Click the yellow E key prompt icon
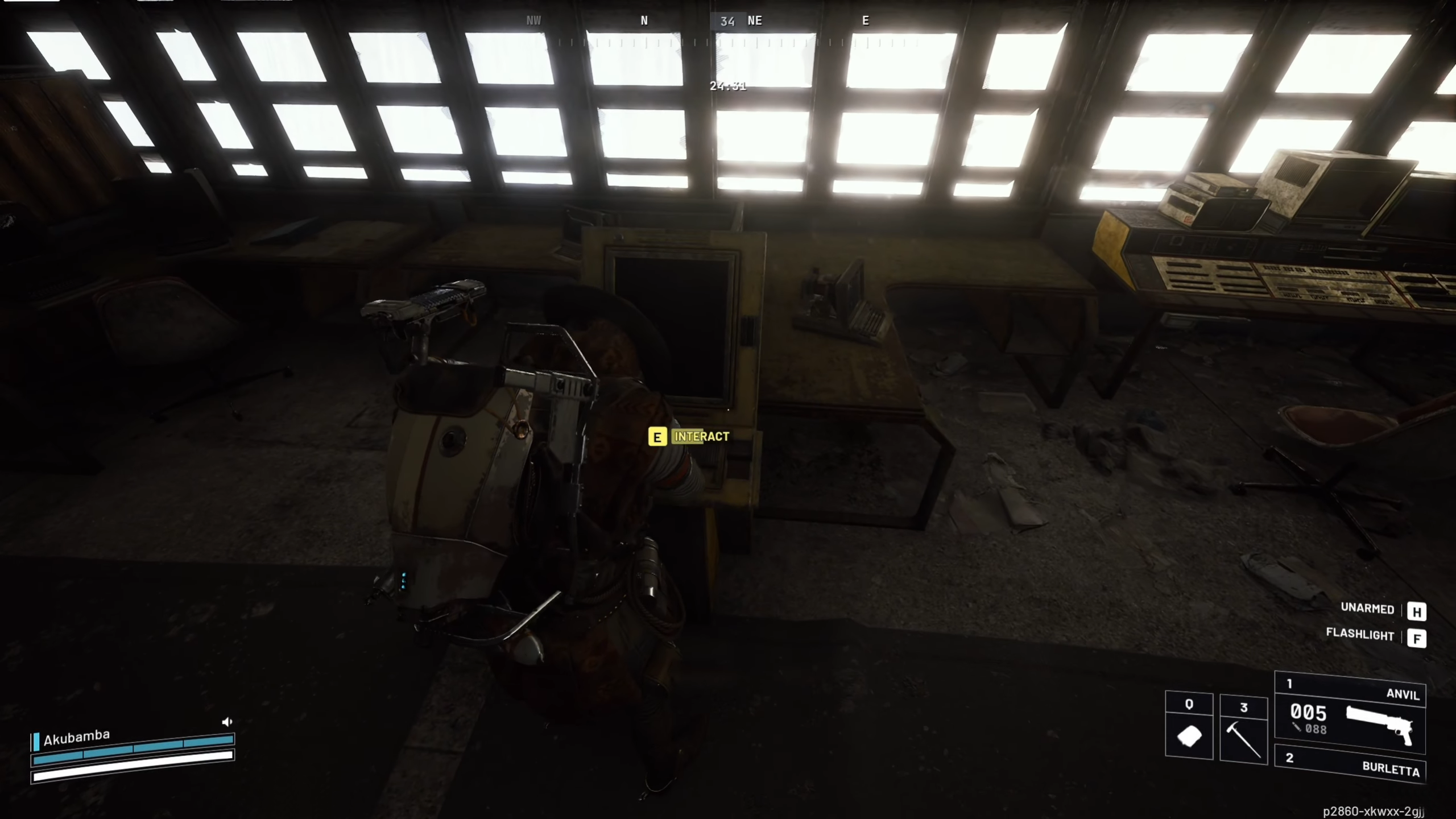The image size is (1456, 819). pyautogui.click(x=657, y=438)
